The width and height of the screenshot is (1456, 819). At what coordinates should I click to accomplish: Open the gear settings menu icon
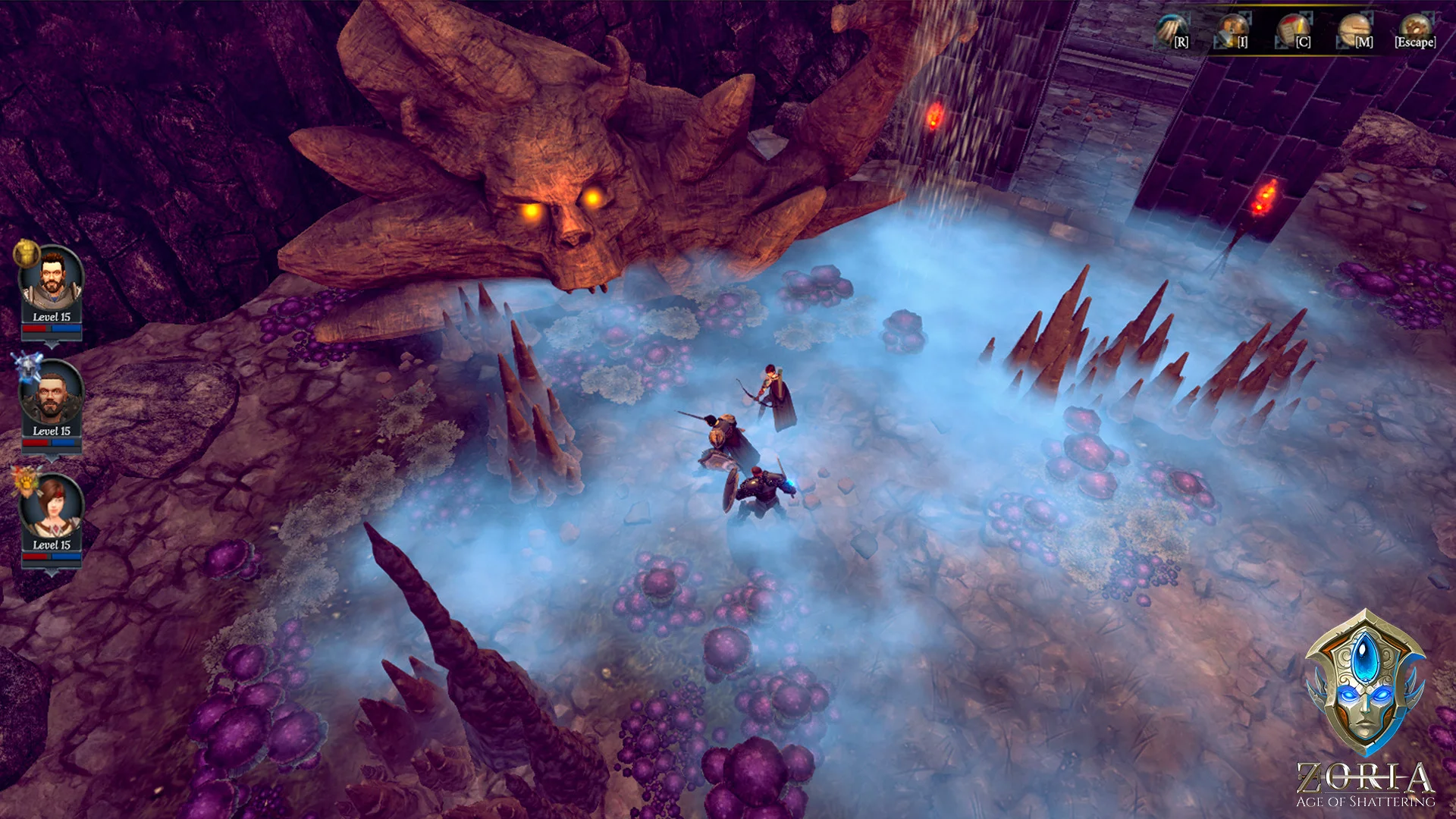pos(1414,30)
